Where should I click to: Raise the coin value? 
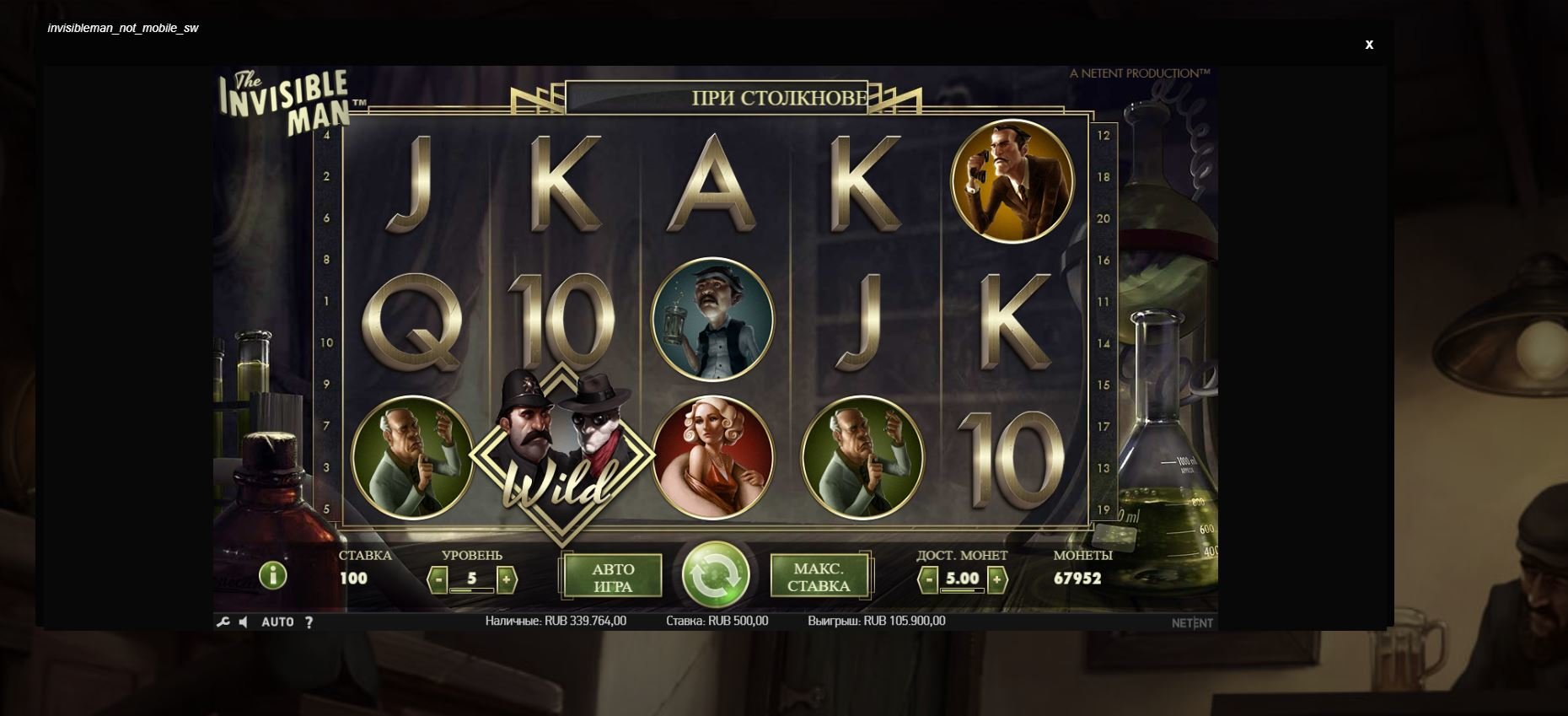coord(996,579)
